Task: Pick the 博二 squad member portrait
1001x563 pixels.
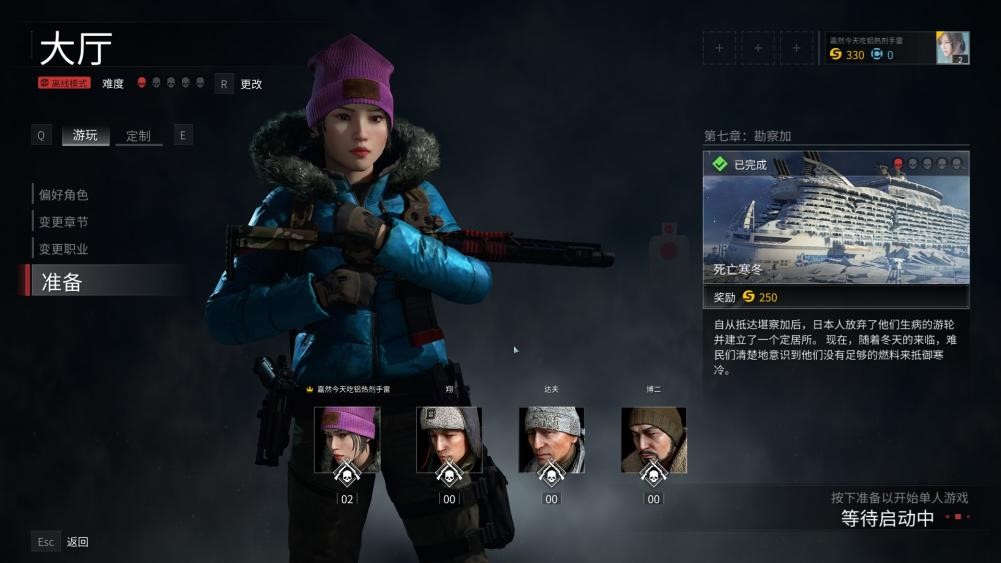Action: tap(653, 439)
